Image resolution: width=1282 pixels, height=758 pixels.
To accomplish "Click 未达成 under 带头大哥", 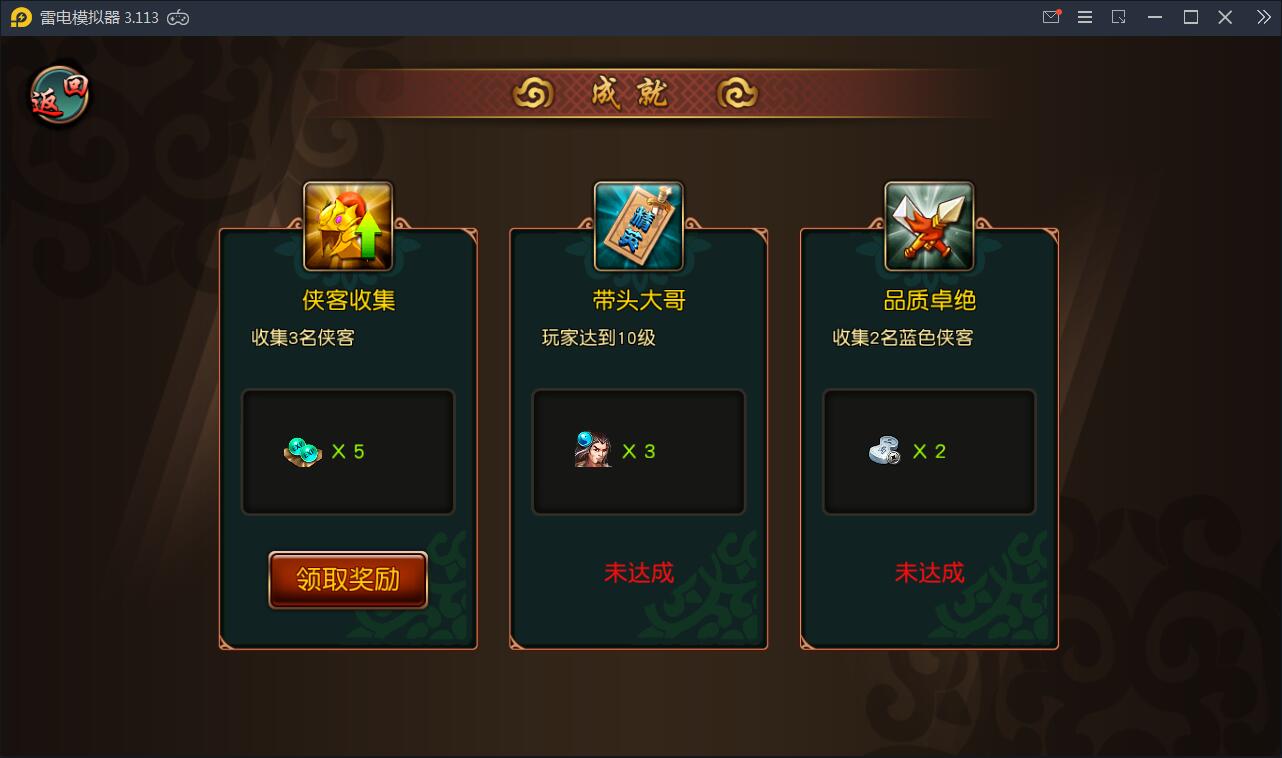I will point(638,573).
